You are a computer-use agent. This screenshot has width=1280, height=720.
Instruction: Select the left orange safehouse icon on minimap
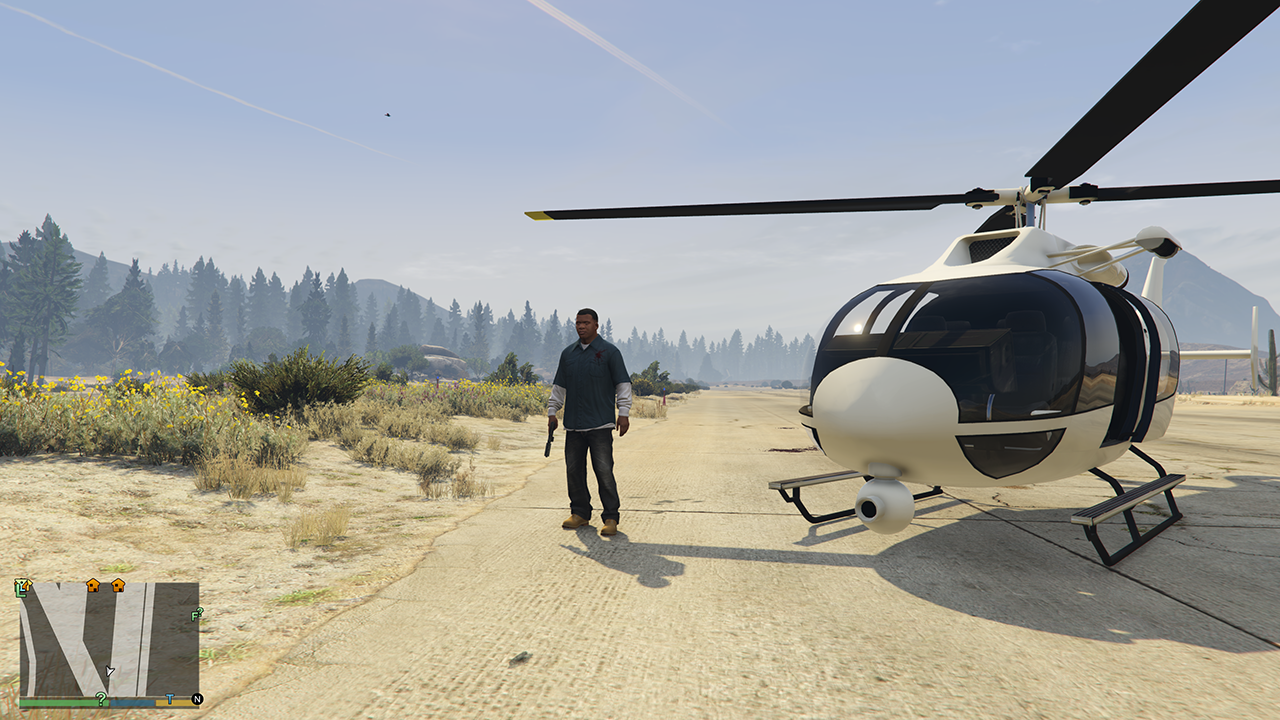(x=93, y=586)
